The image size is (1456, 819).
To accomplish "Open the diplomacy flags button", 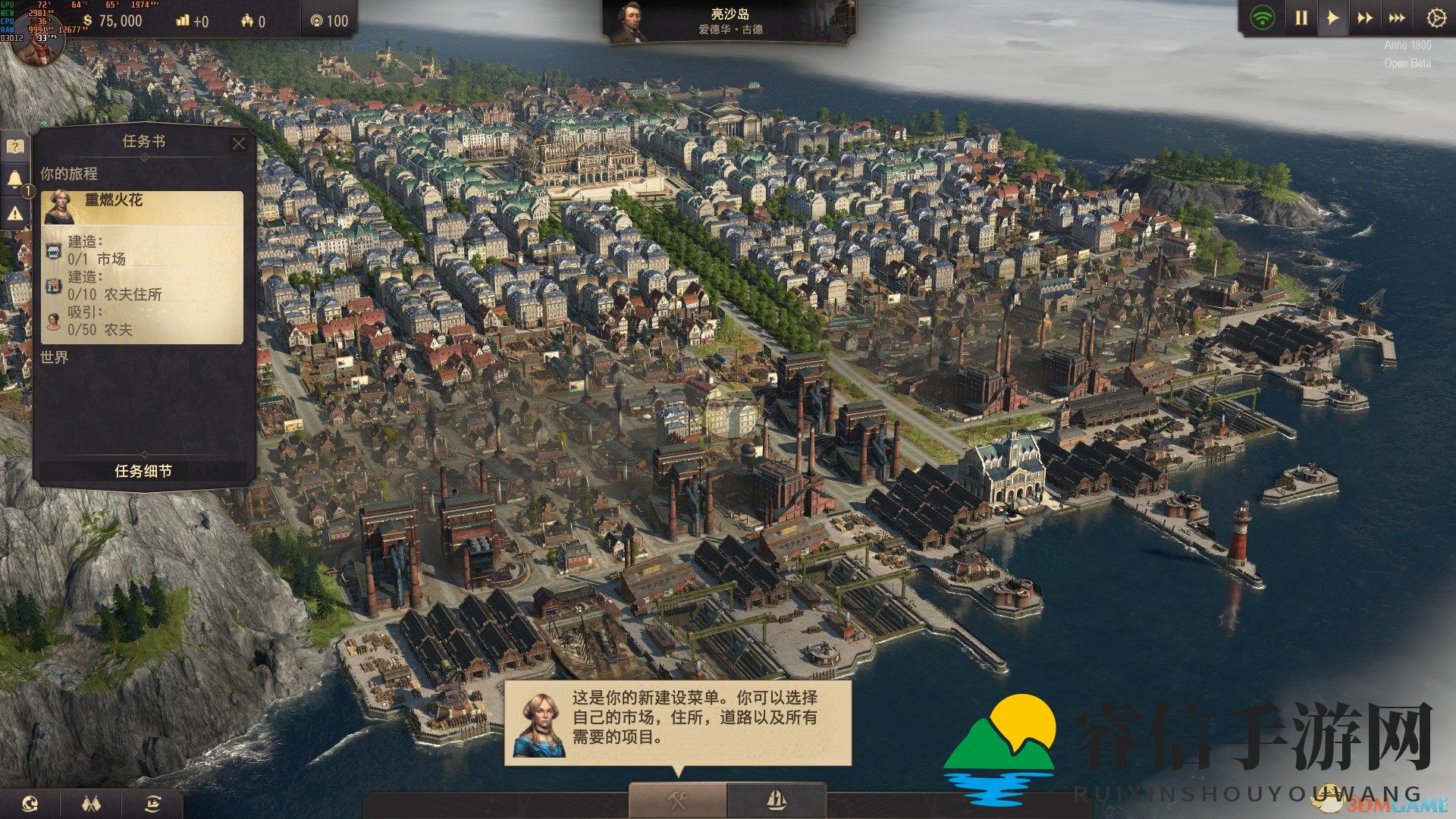I will (x=91, y=804).
